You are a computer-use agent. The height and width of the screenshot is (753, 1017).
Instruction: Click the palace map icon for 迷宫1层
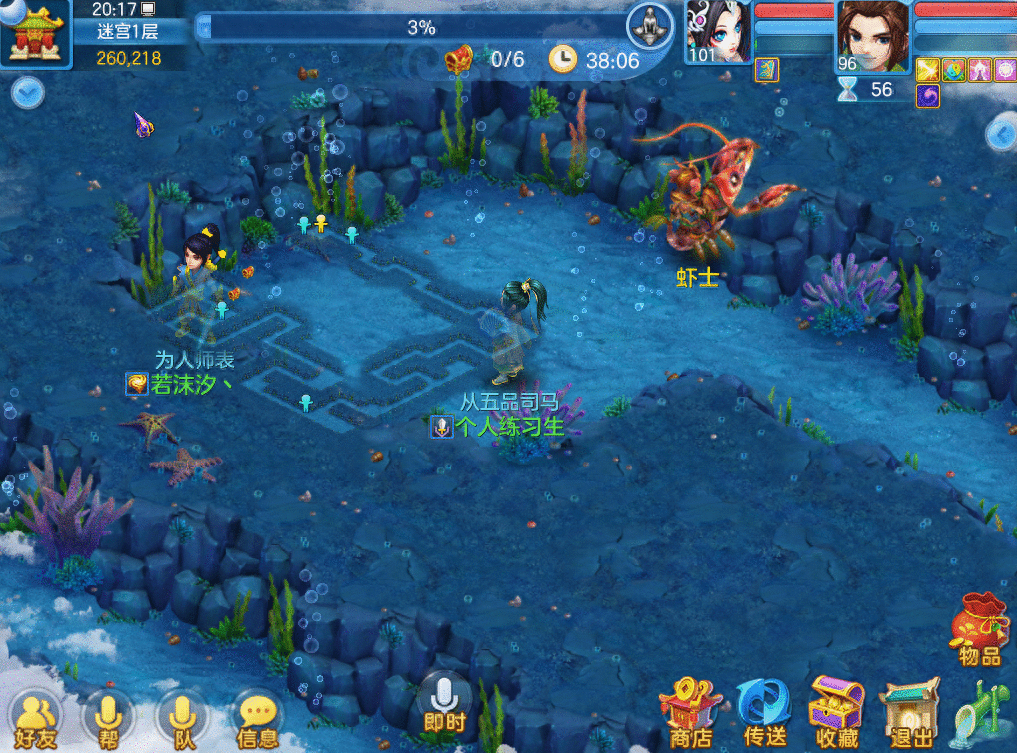pos(36,33)
